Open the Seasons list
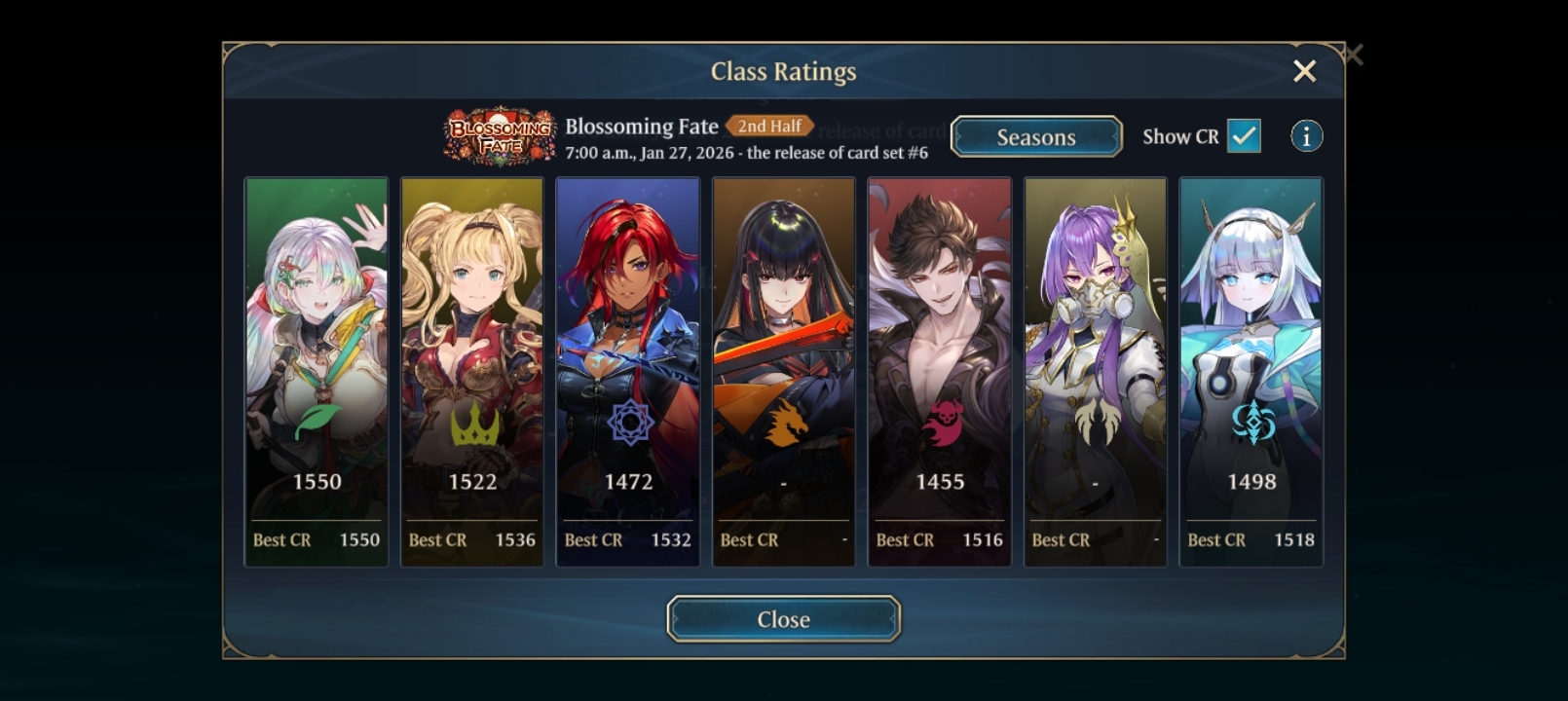The image size is (1568, 701). click(x=1035, y=137)
